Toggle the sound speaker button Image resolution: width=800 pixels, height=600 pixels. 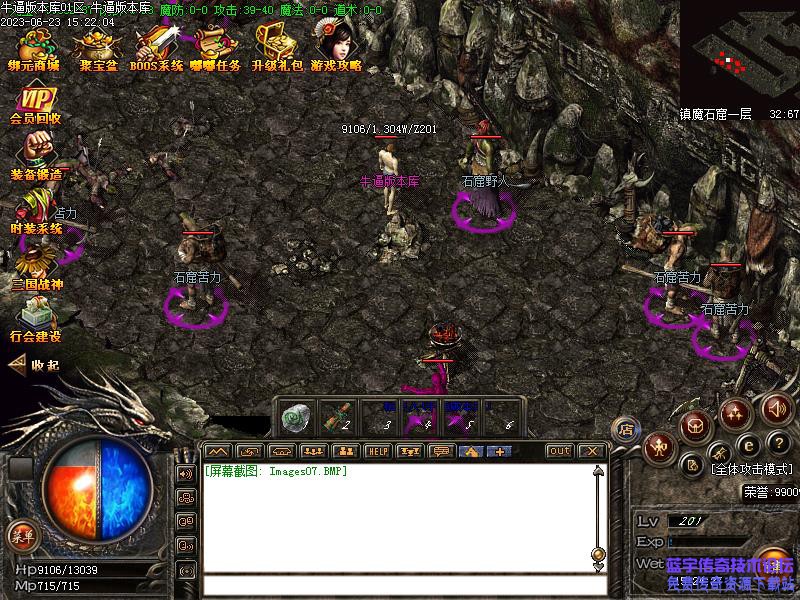pyautogui.click(x=777, y=409)
